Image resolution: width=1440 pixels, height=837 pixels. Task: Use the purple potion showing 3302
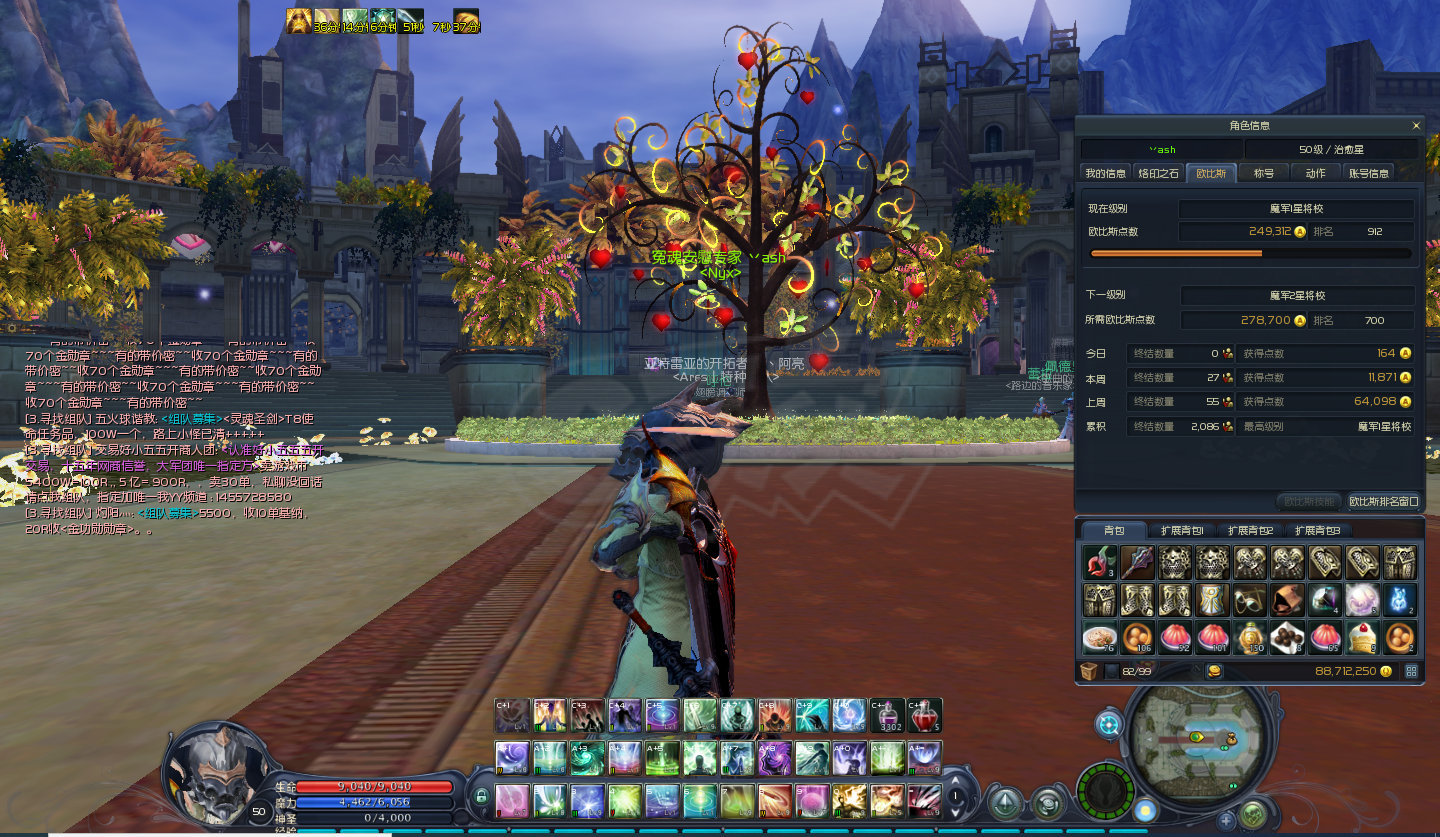pos(887,716)
